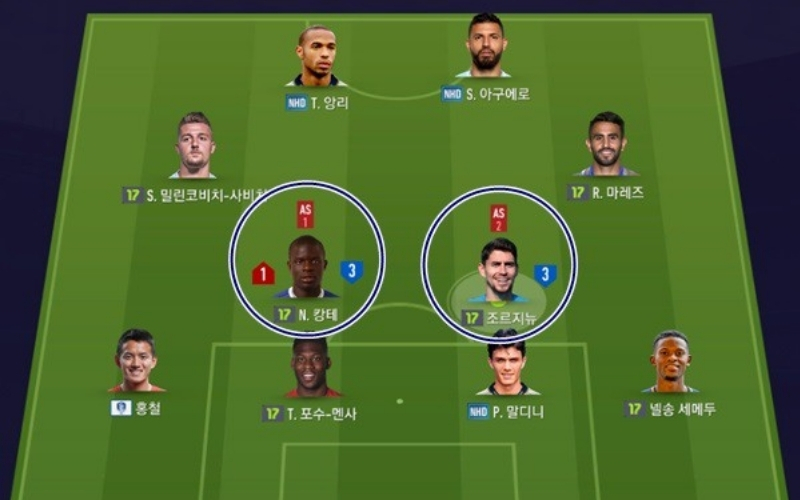800x500 pixels.
Task: Click blue shield 3 beside 조르지뉴
Action: (545, 275)
